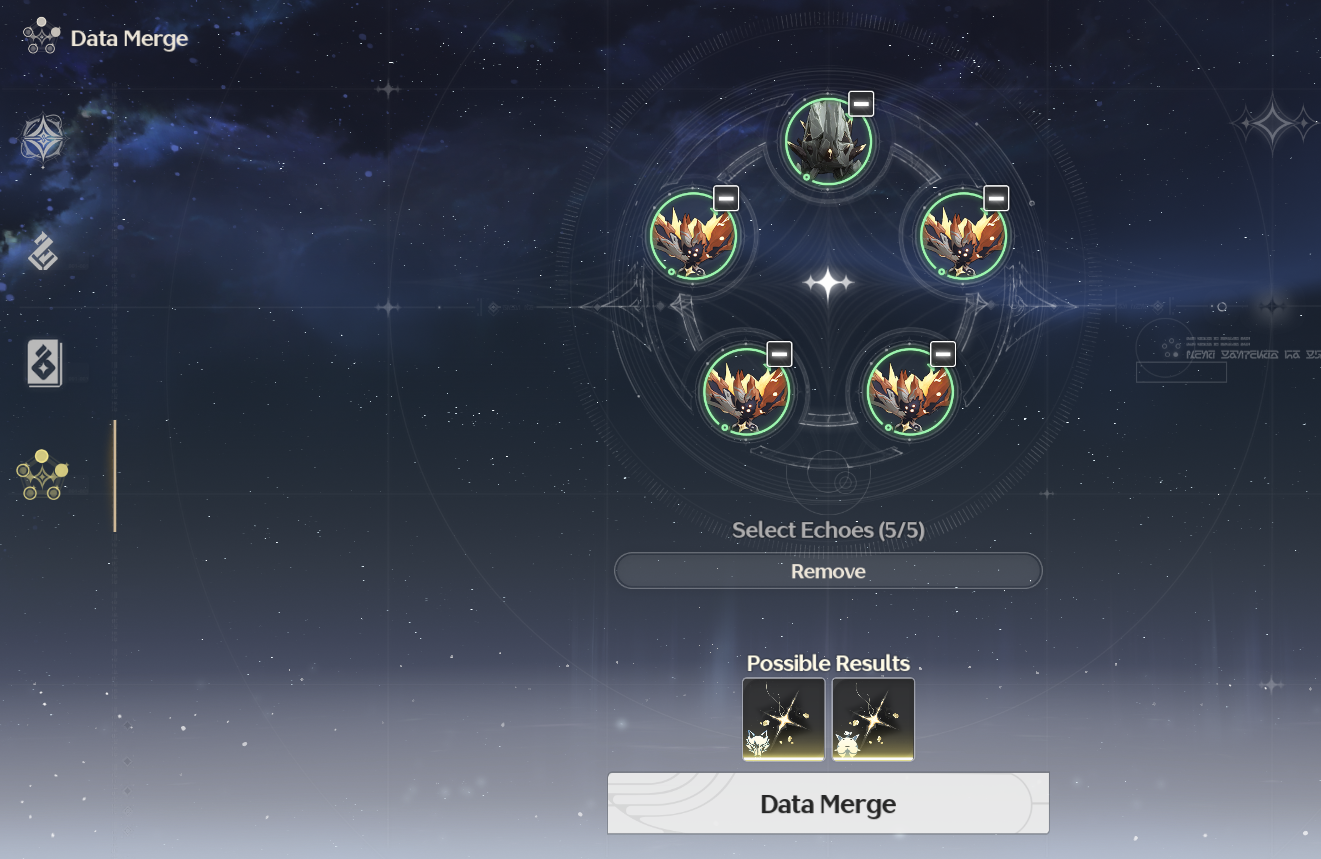Screen dimensions: 1321x859
Task: Click the bottom-right echo thumbnail
Action: click(910, 395)
